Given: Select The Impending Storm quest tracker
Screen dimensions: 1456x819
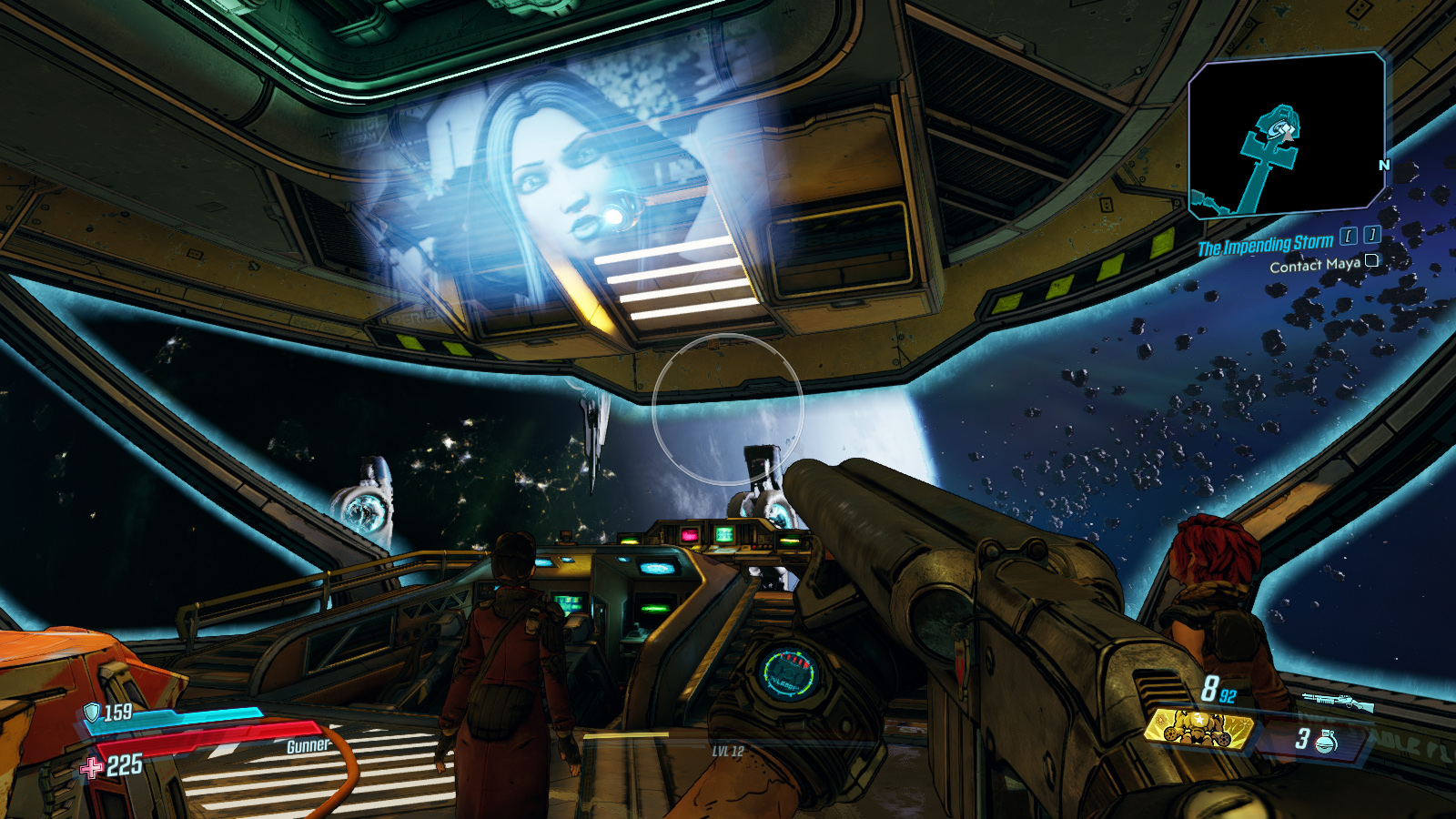Looking at the screenshot, I should click(x=1264, y=245).
